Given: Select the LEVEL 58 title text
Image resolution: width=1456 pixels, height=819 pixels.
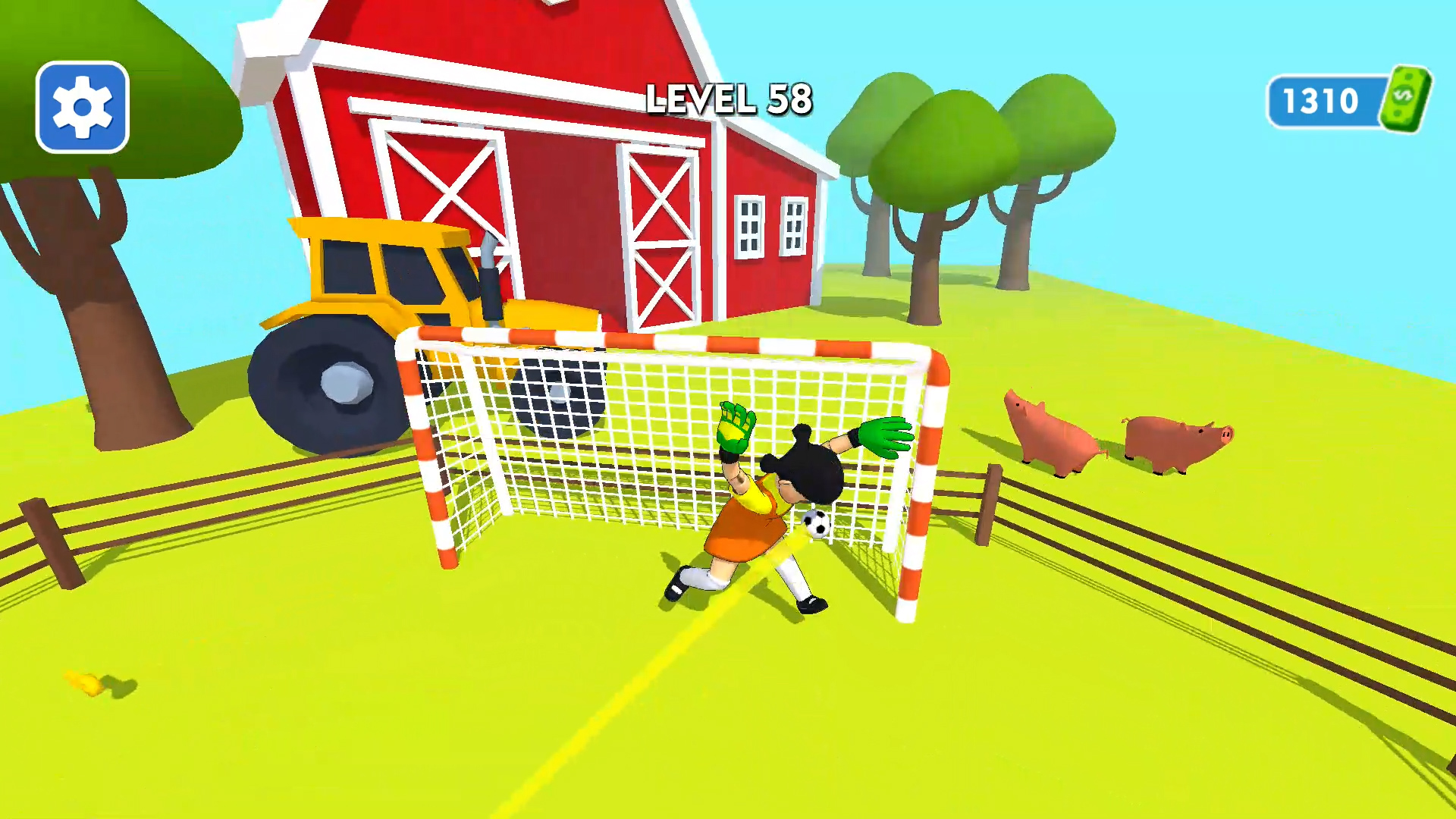Looking at the screenshot, I should coord(730,99).
